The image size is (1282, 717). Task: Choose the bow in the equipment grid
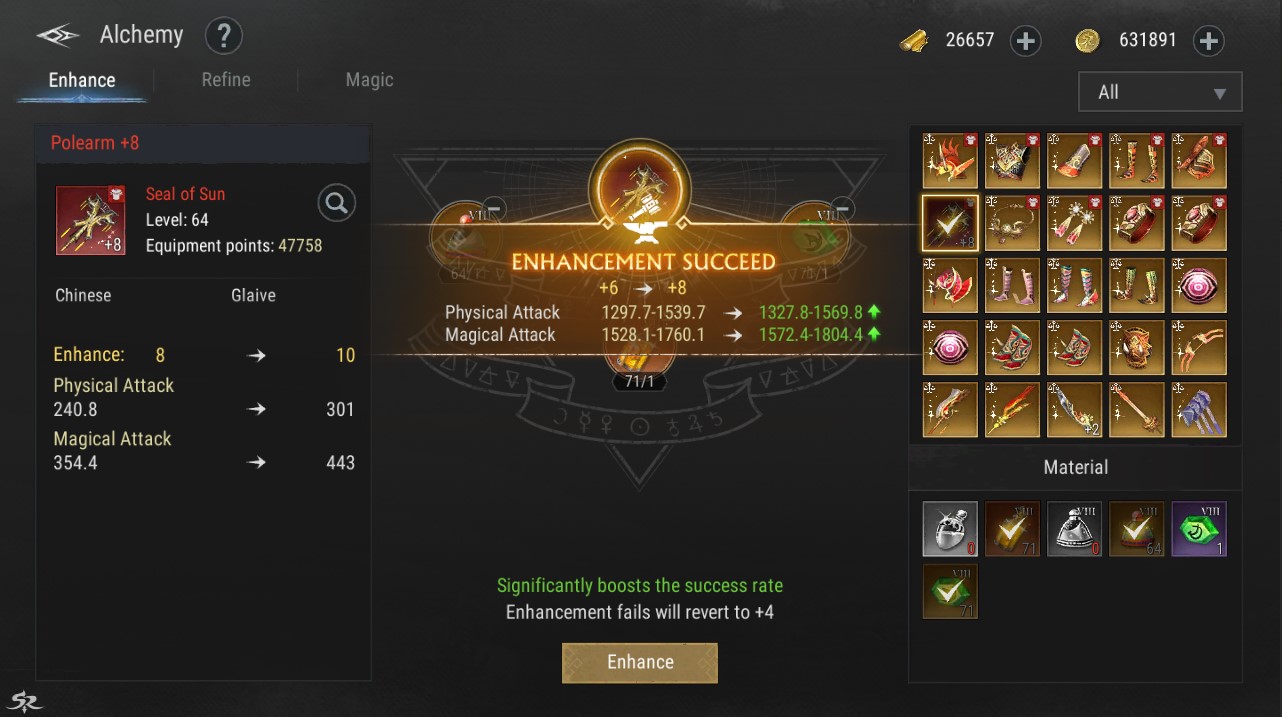pyautogui.click(x=1198, y=347)
